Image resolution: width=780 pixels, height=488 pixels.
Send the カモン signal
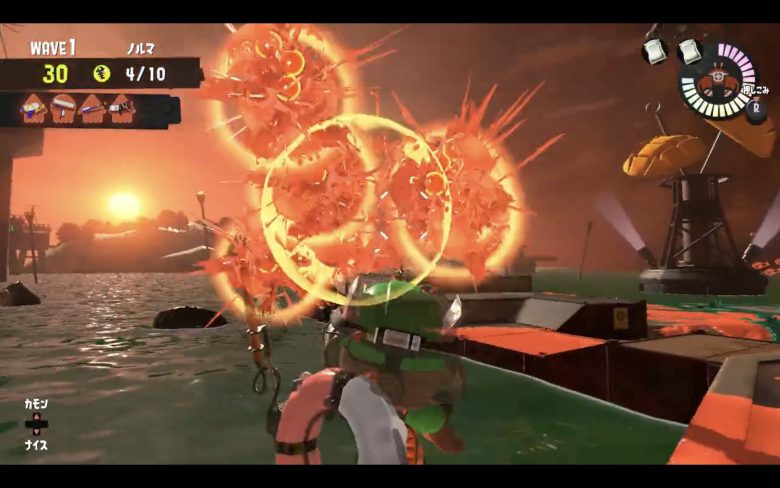point(36,404)
